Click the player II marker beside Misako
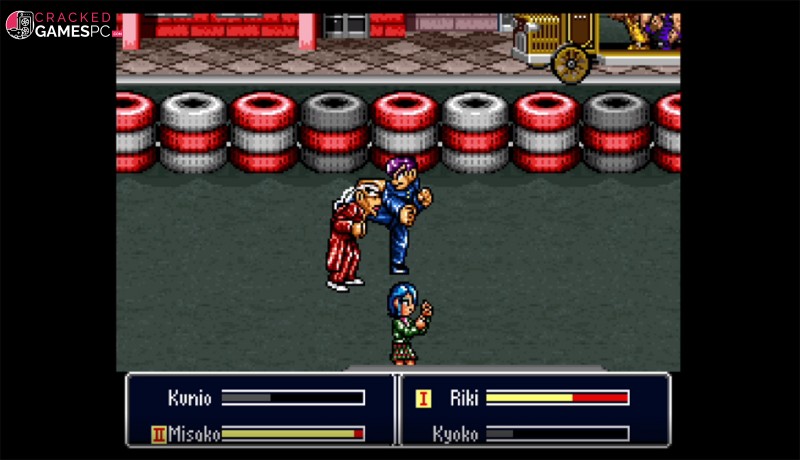Screen dimensions: 800x460 point(158,434)
